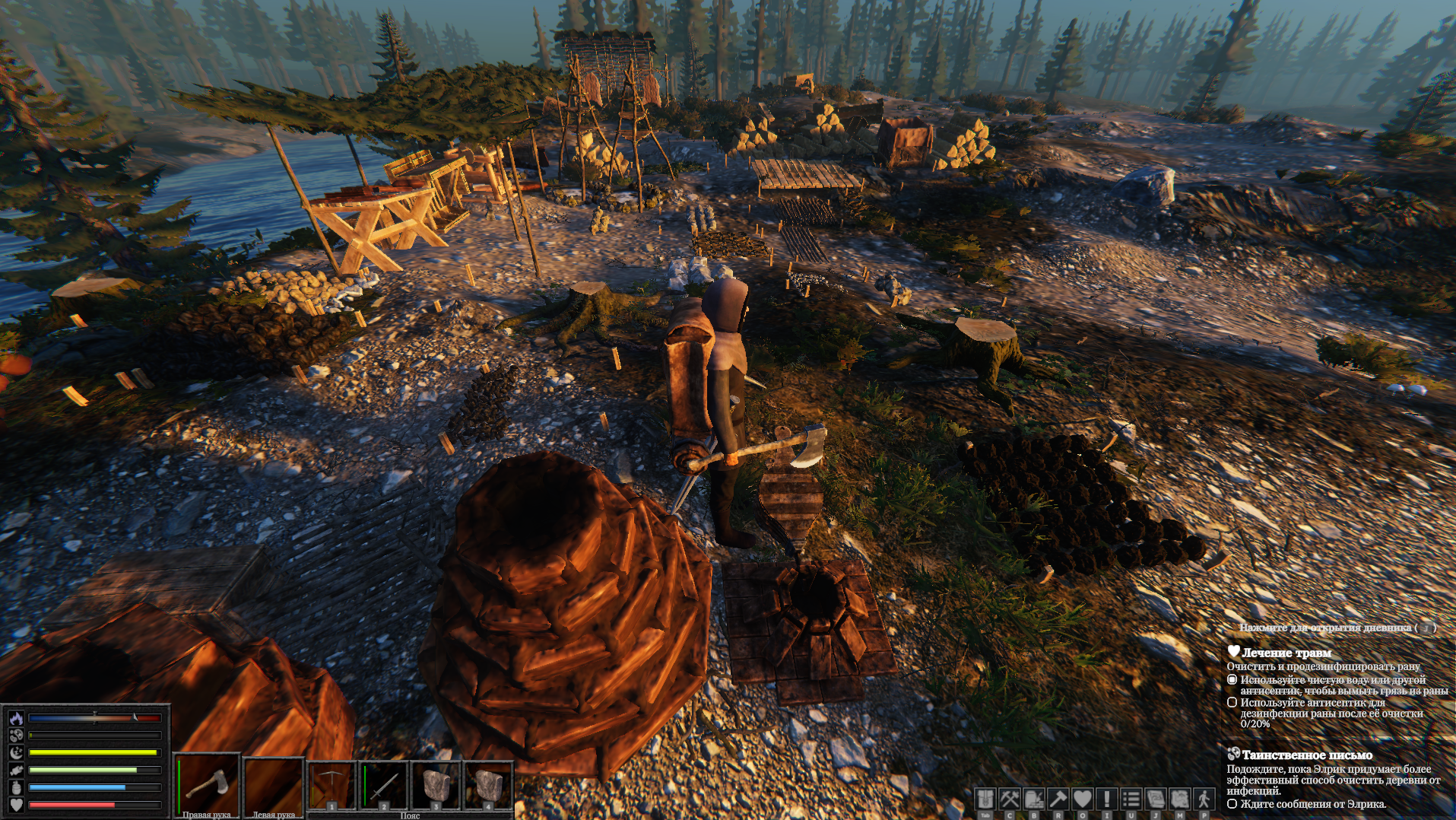Select the pickaxe in belt slot 1
1456x820 pixels.
point(331,784)
